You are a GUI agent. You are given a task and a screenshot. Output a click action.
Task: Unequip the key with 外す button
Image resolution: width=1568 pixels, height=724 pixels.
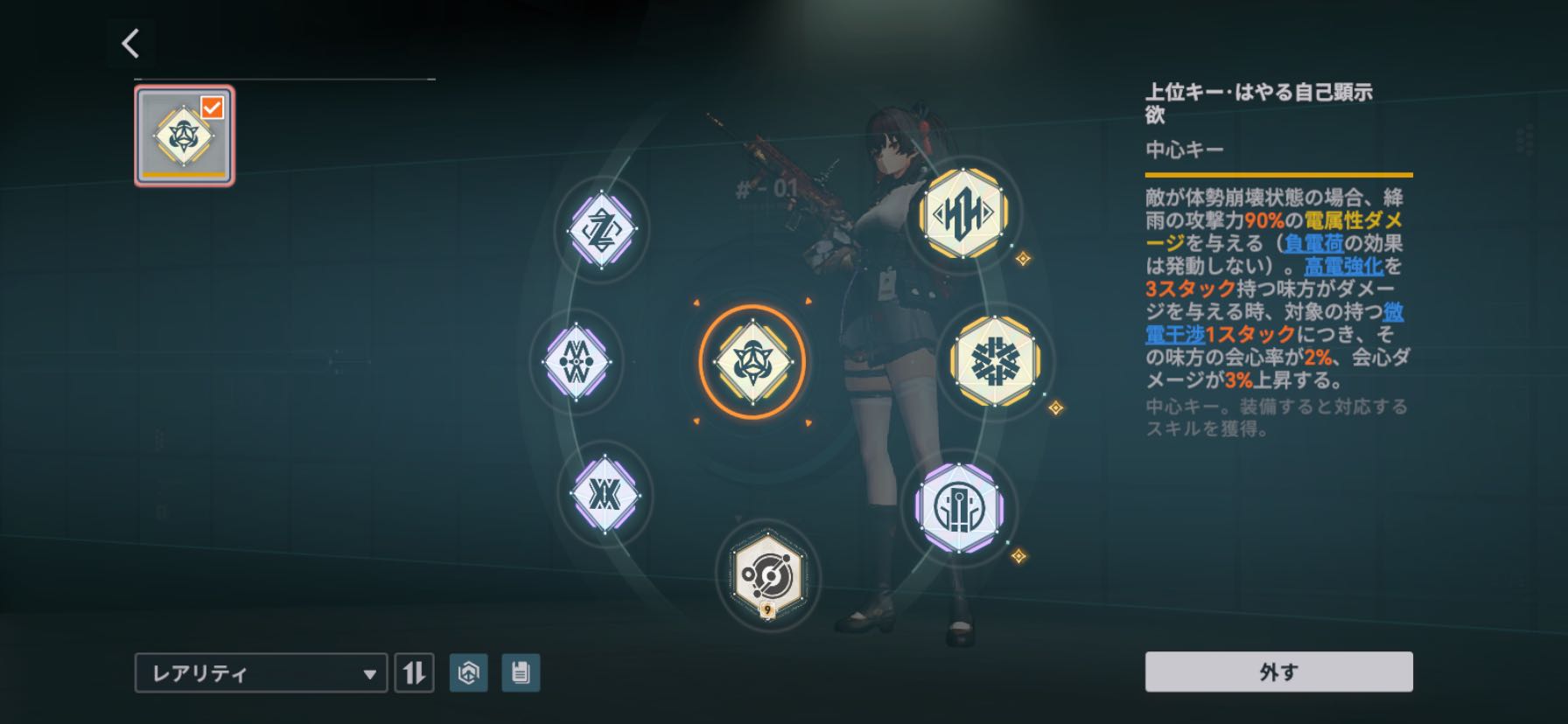(1278, 672)
